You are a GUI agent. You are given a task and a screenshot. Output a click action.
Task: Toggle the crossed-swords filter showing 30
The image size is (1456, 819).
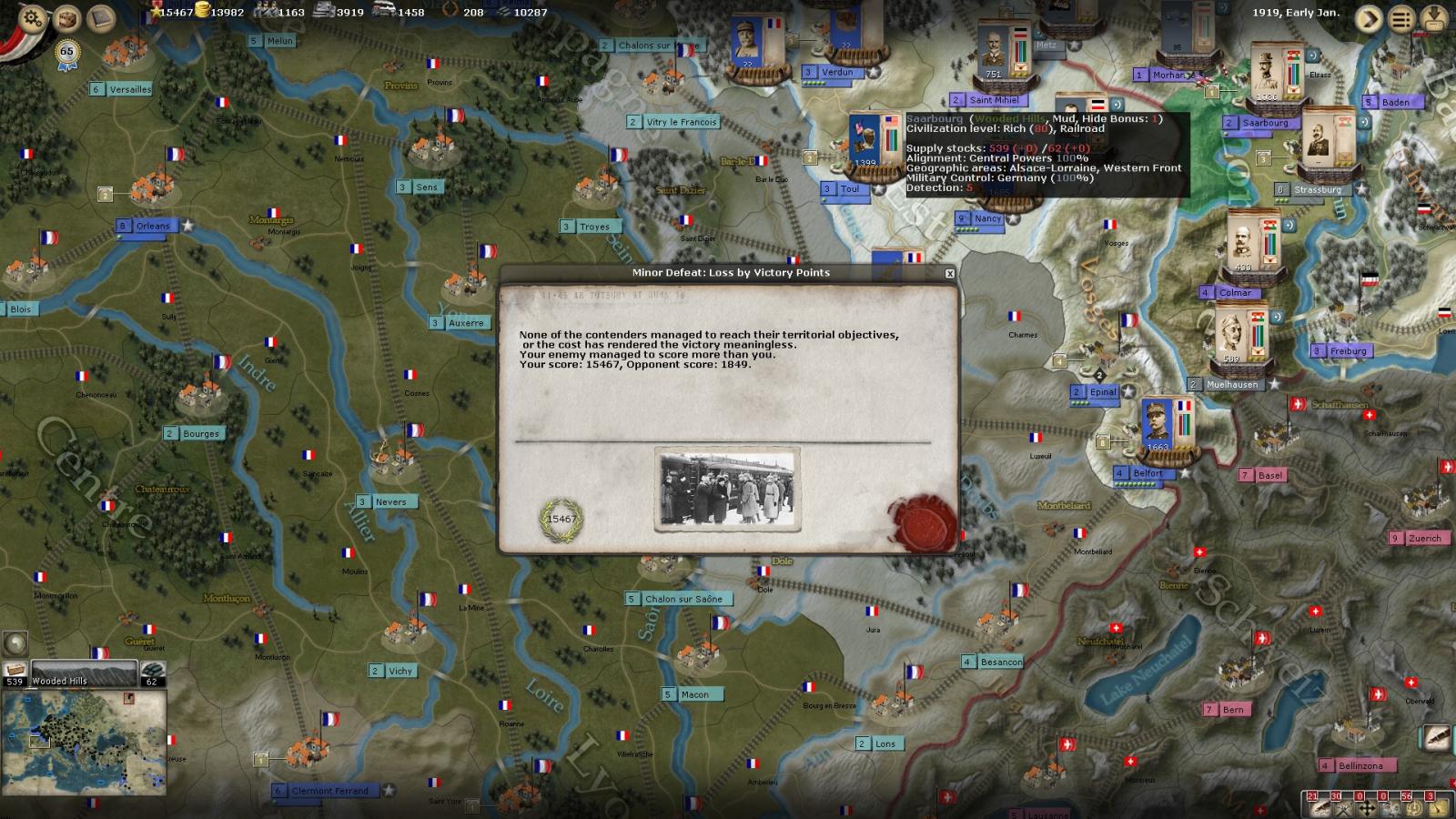pos(1342,808)
